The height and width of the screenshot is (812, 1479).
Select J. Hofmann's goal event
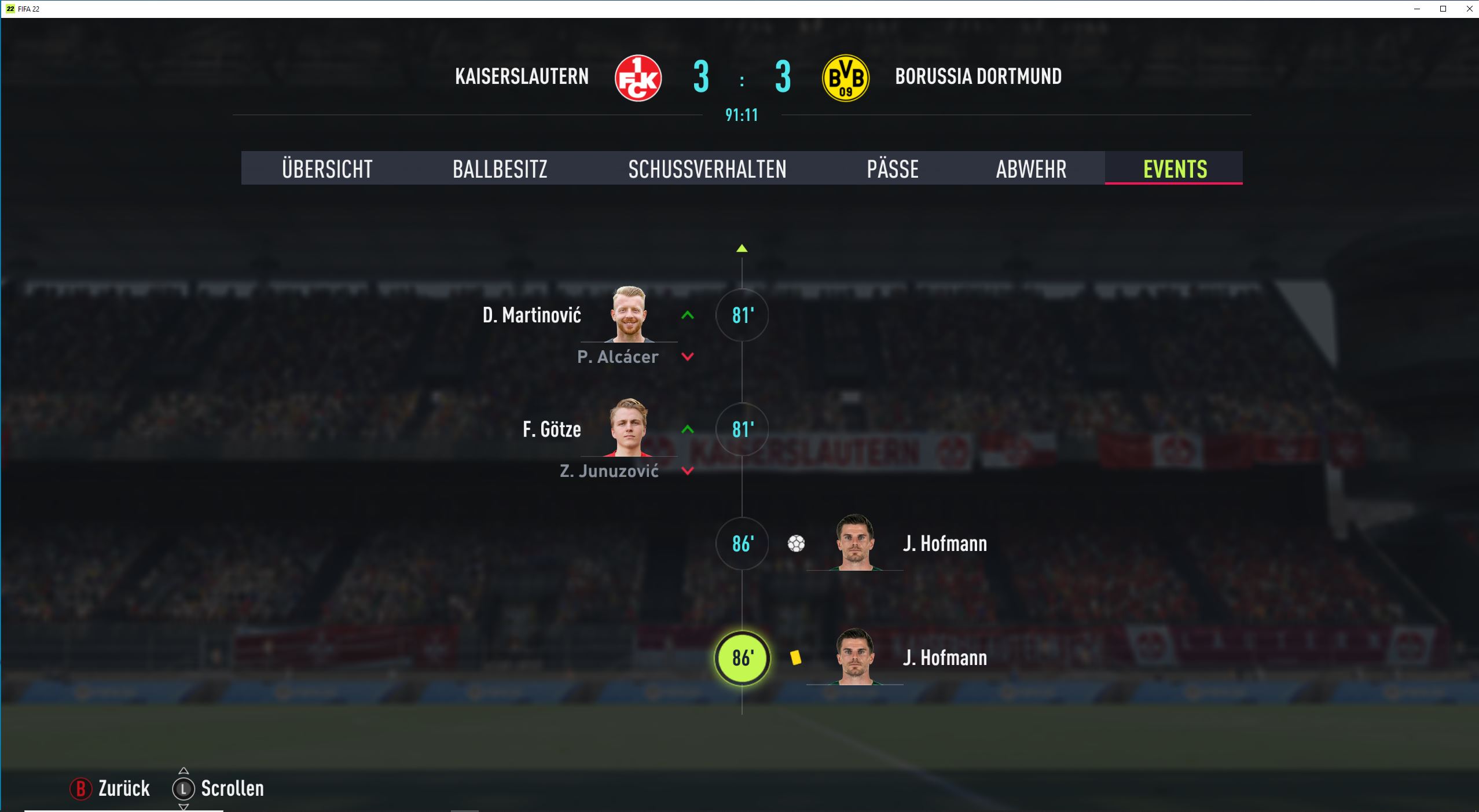742,543
